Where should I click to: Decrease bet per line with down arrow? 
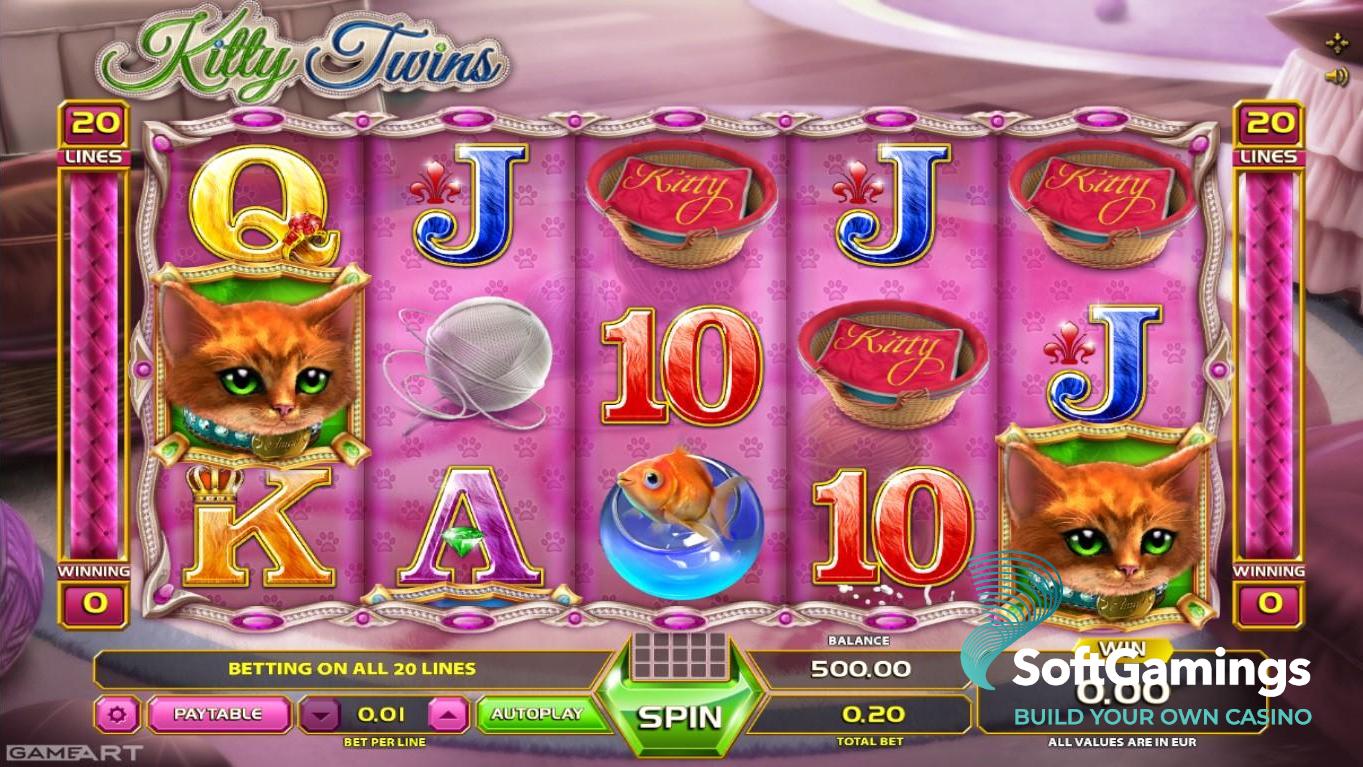[320, 715]
